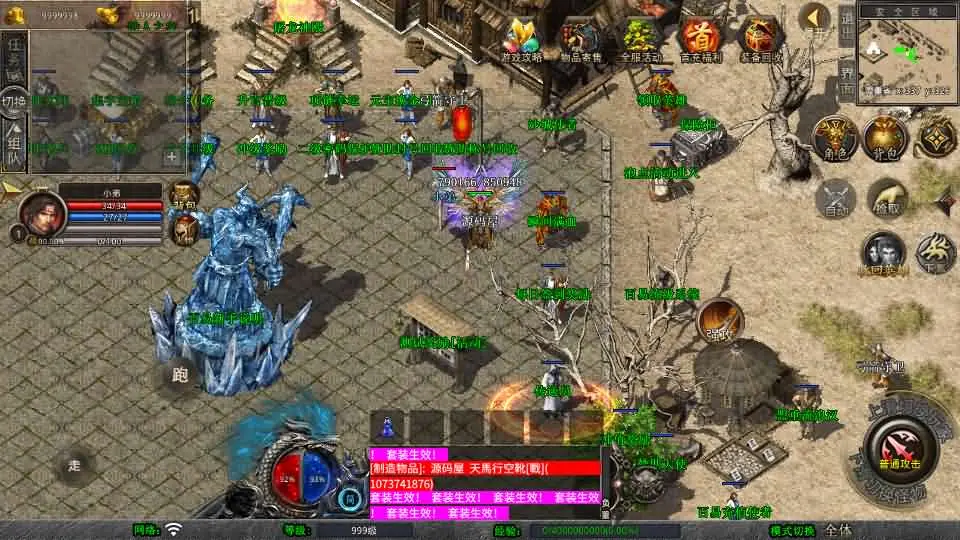Activate the 强攻 forced attack button
Viewport: 960px width, 540px height.
[x=718, y=320]
